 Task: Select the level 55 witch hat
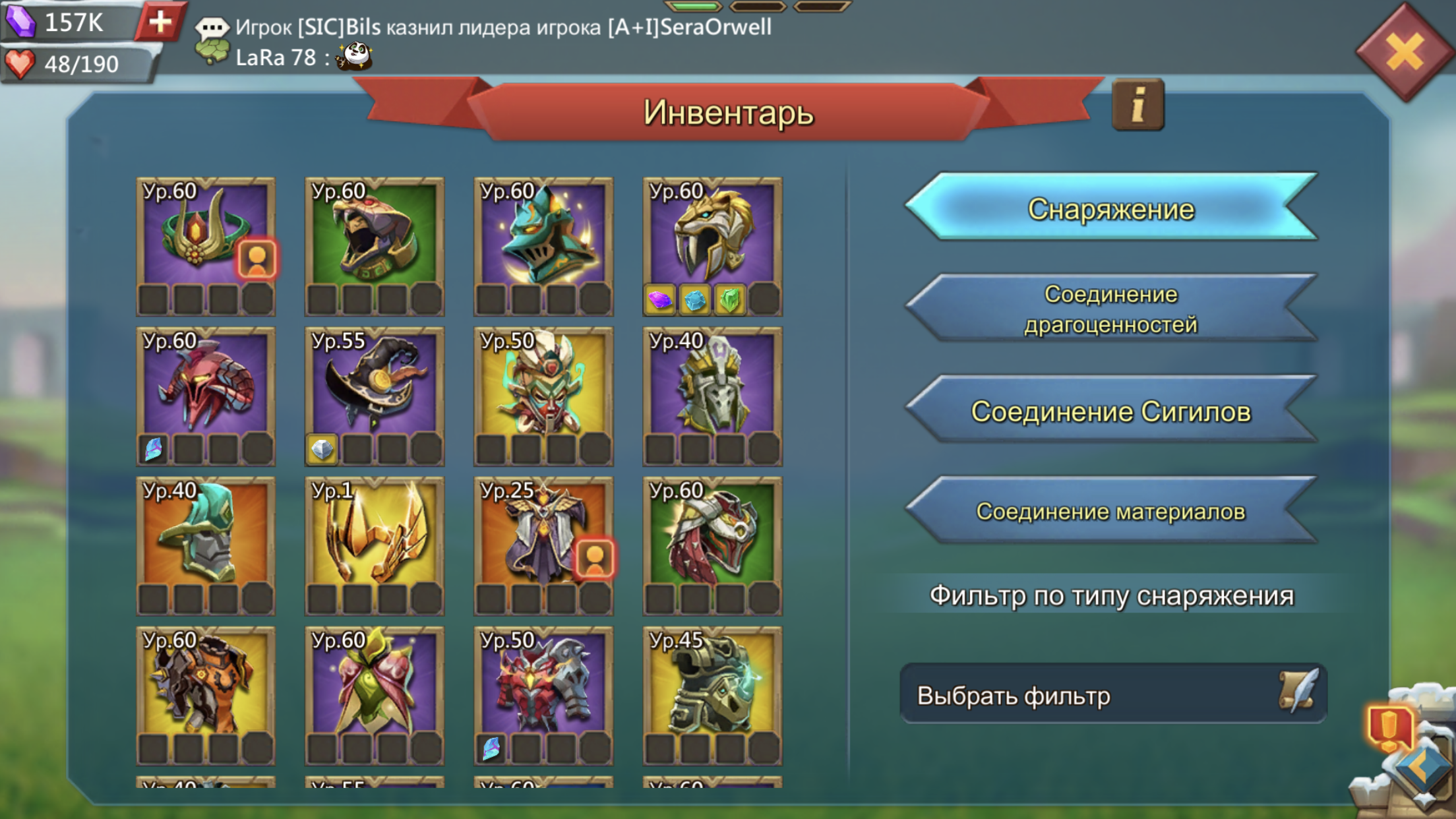(x=374, y=396)
